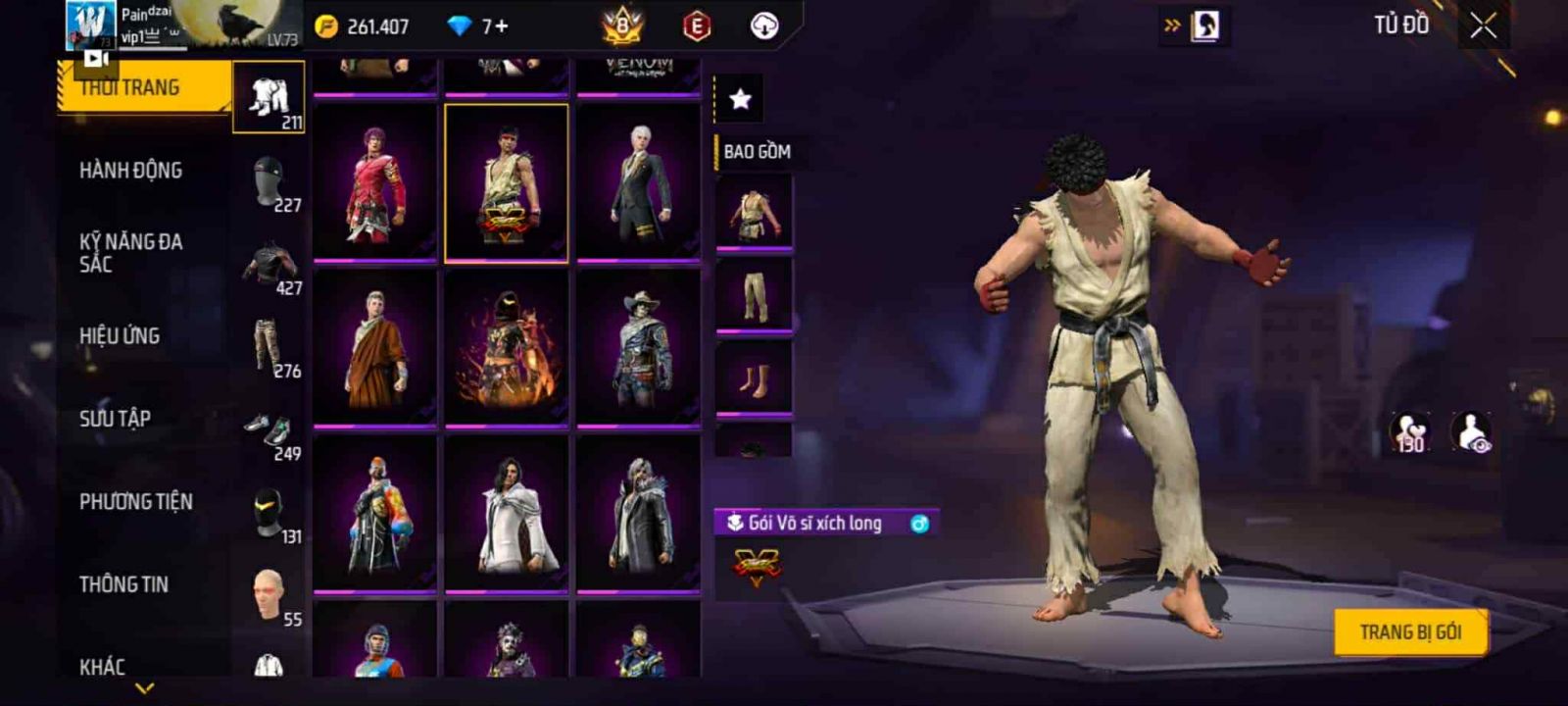View the torn karate top item
Screen dimensions: 1568x706
(754, 214)
